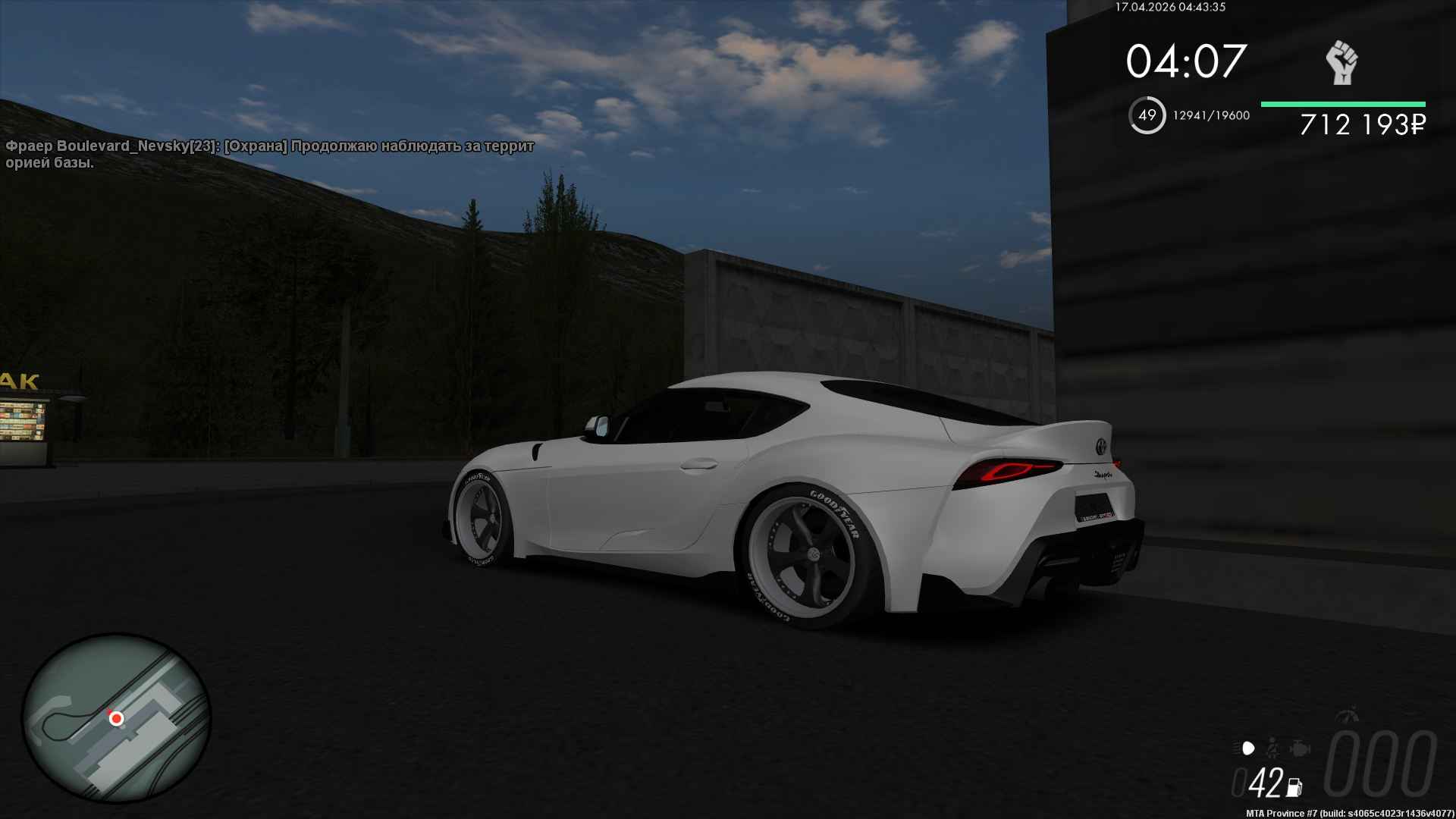Click the red player marker on minimap
This screenshot has height=819, width=1456.
coord(116,717)
